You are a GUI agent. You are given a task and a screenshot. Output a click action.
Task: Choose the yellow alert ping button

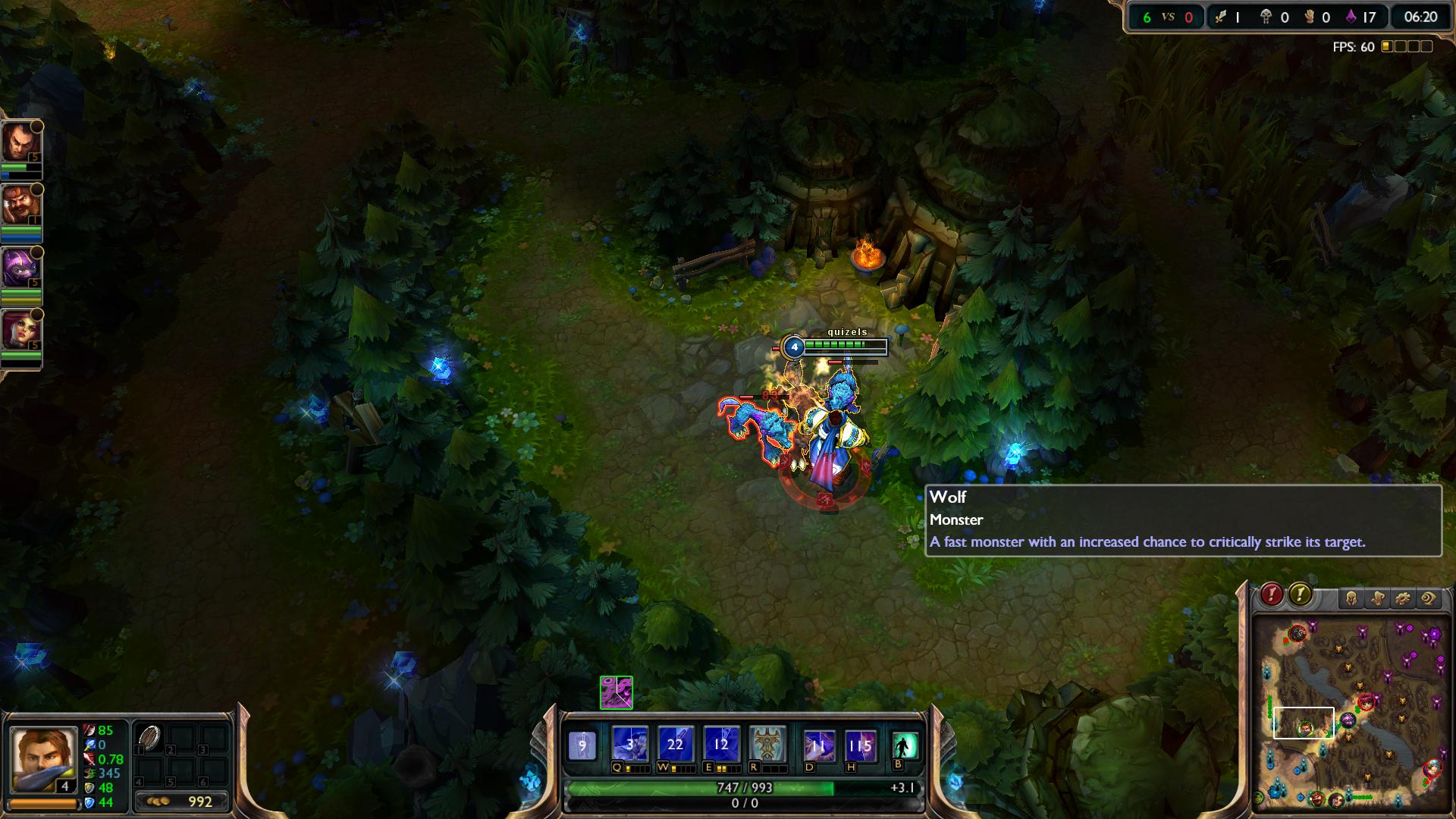[x=1300, y=595]
